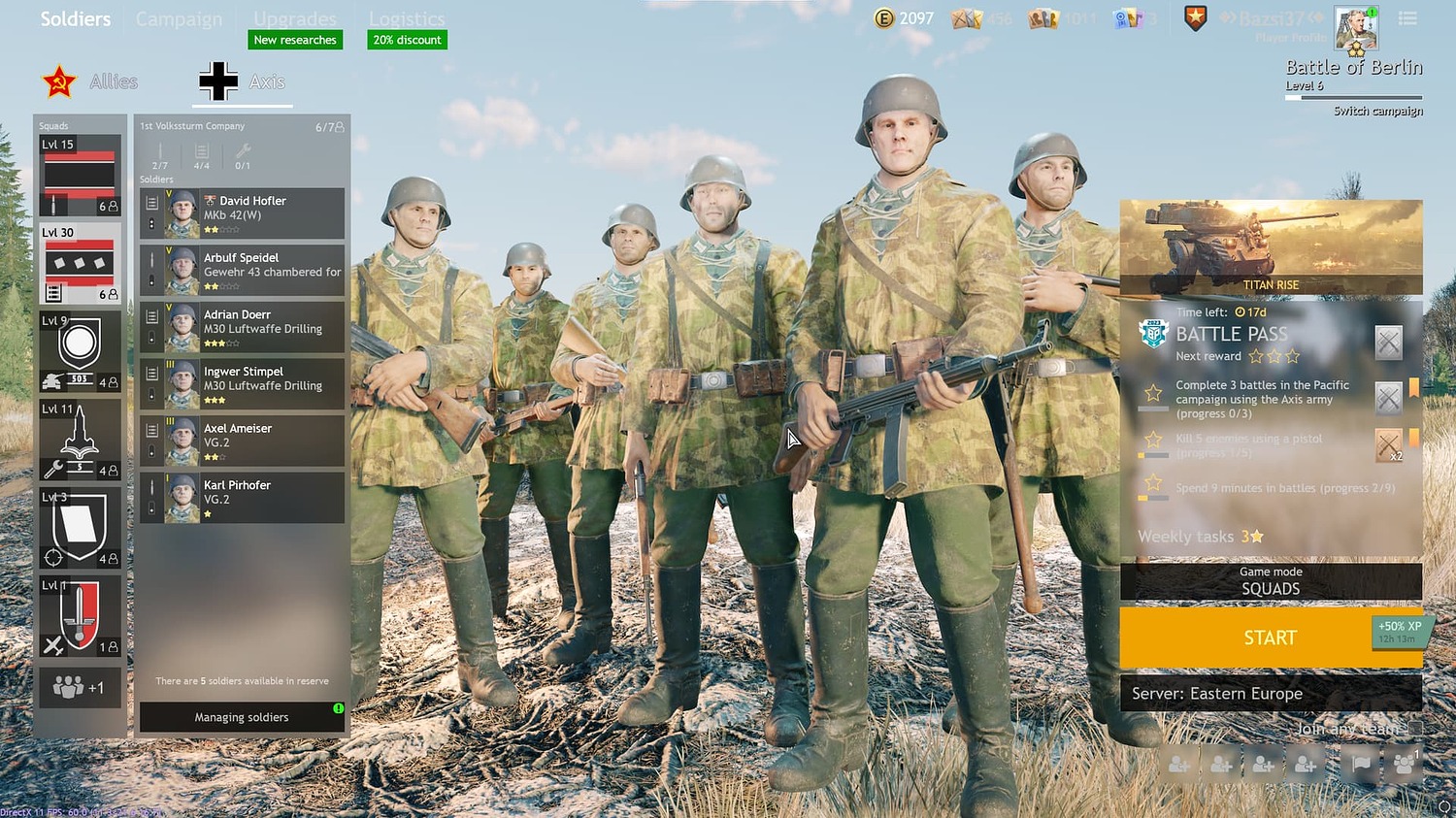Change the Server: Eastern Europe selector

1272,693
